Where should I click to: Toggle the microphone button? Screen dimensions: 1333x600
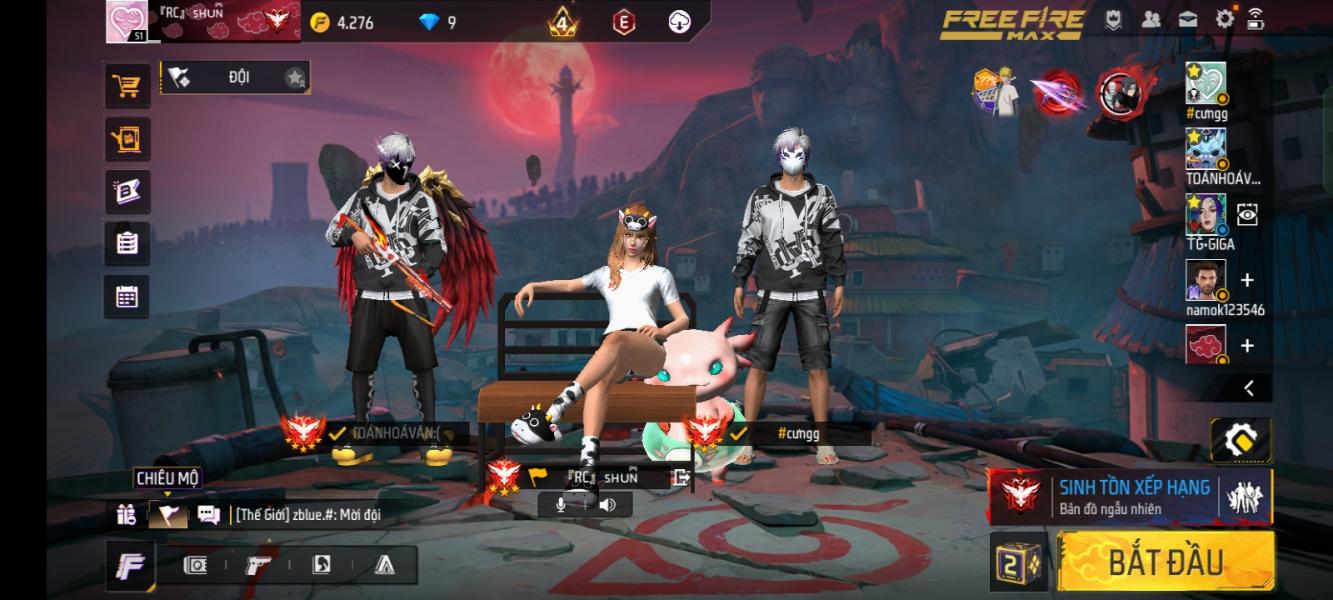click(561, 505)
